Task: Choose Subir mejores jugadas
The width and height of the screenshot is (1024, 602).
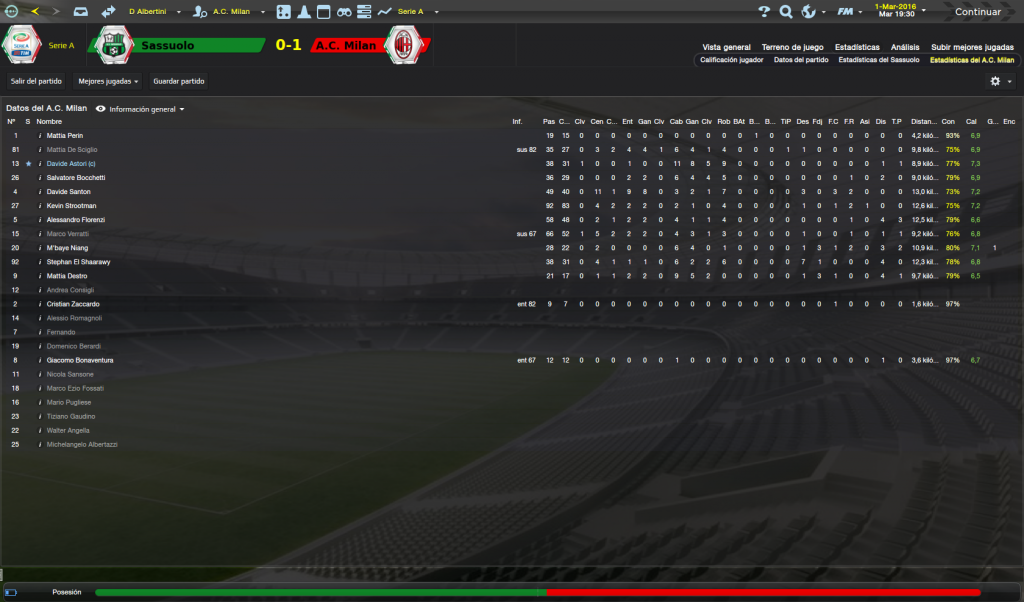Action: [972, 47]
